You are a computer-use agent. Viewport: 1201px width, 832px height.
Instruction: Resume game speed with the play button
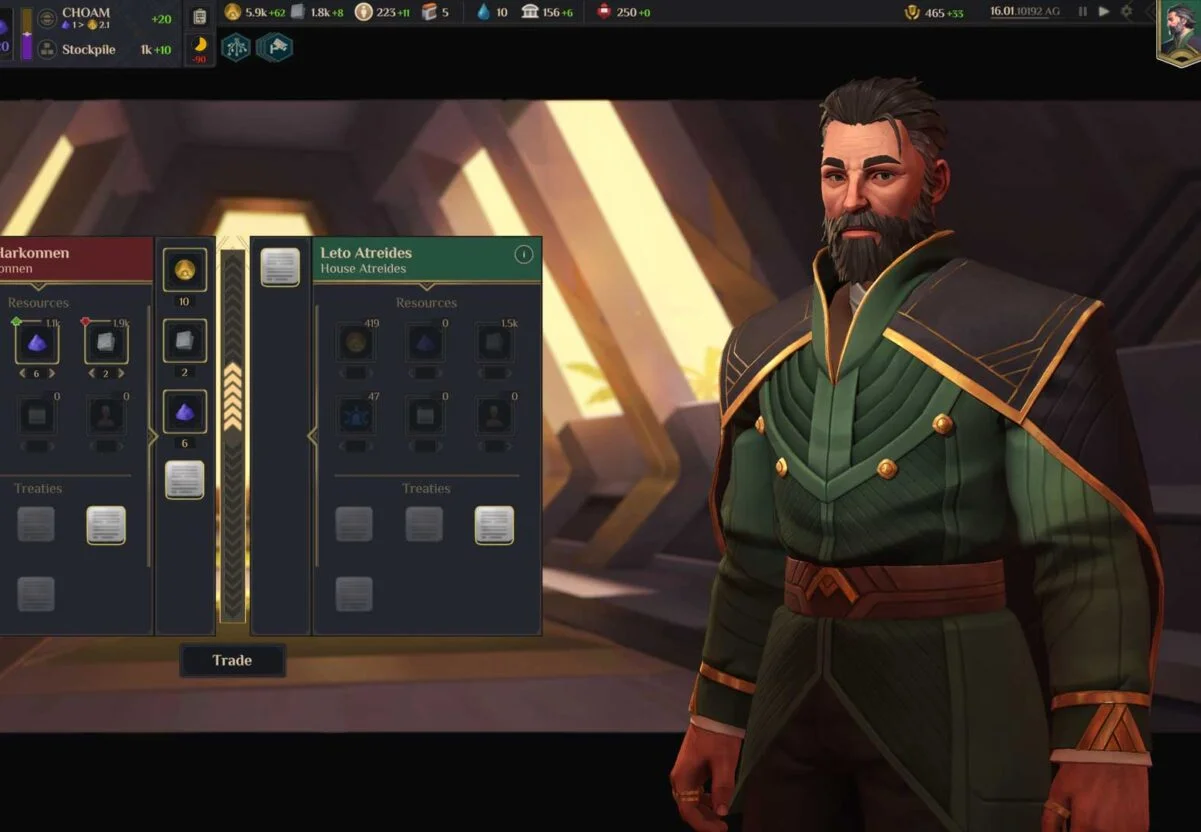1104,12
